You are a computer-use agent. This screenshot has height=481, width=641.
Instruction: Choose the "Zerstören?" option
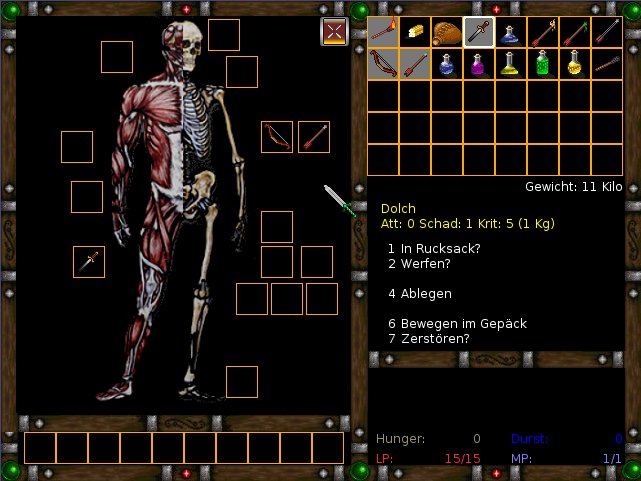pyautogui.click(x=428, y=339)
